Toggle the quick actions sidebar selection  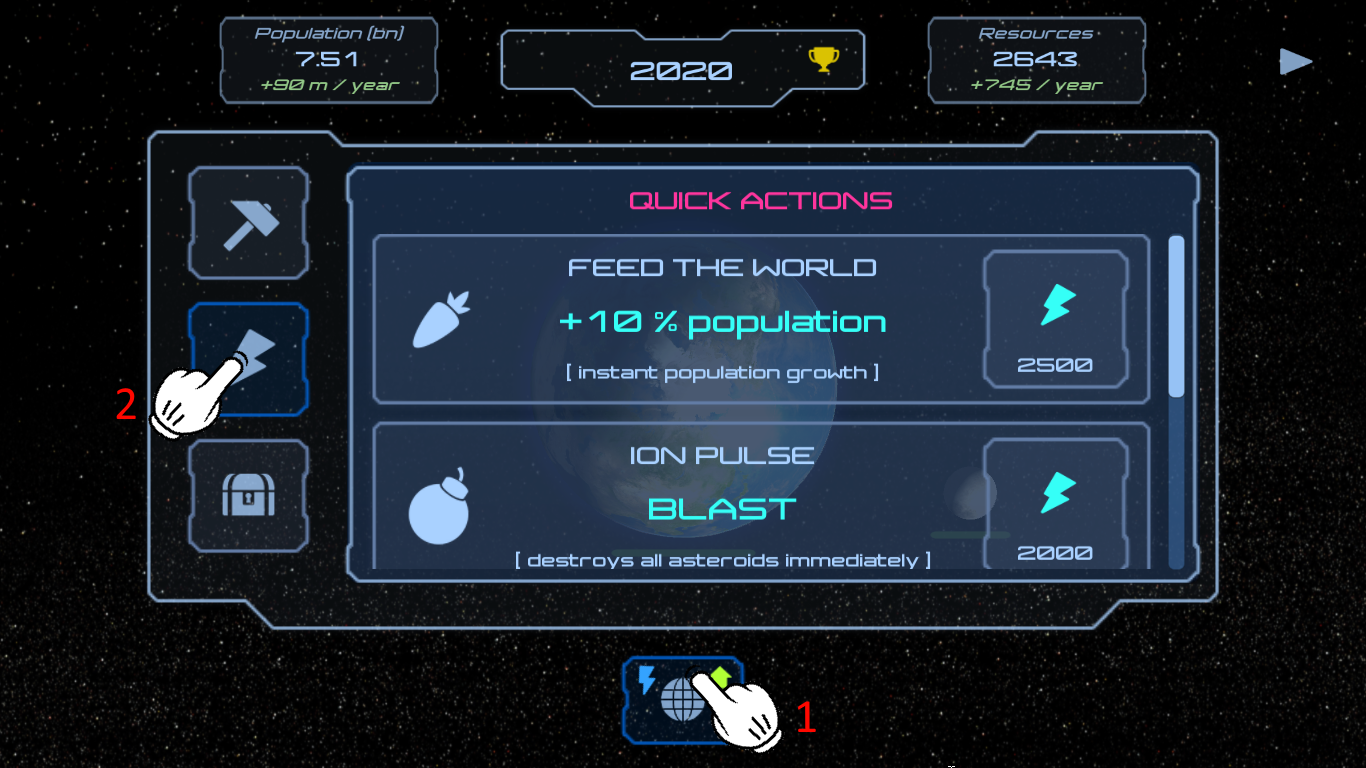247,358
